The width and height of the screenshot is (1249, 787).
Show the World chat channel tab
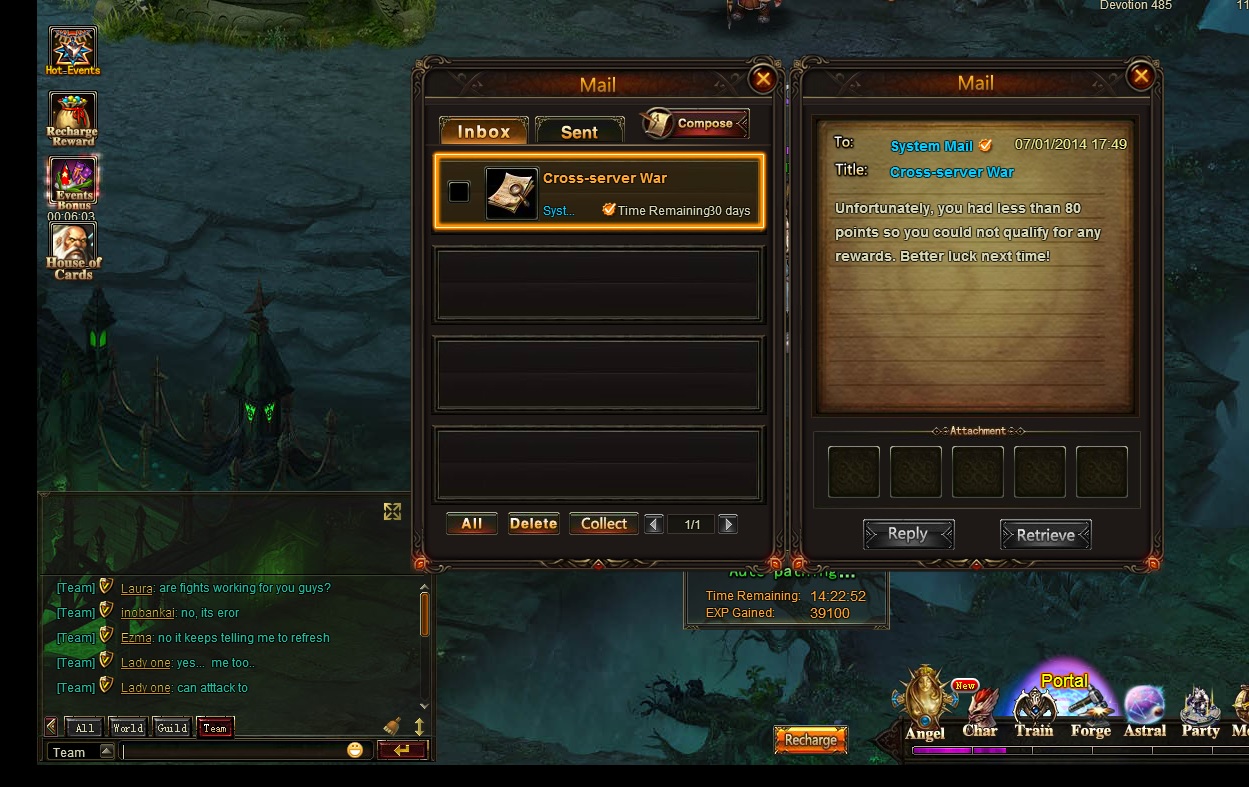(128, 728)
